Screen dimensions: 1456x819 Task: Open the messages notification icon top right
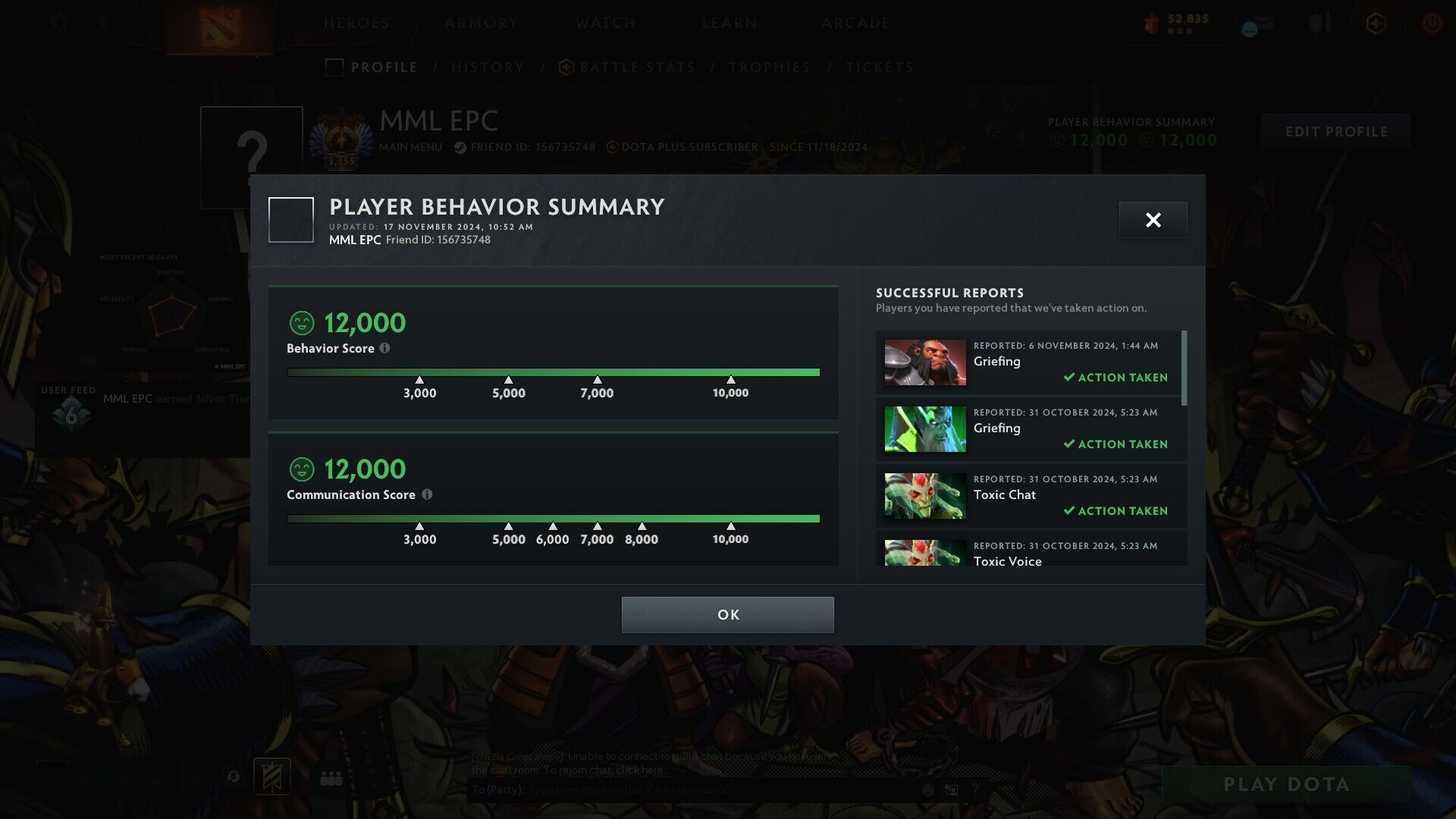(x=1255, y=24)
